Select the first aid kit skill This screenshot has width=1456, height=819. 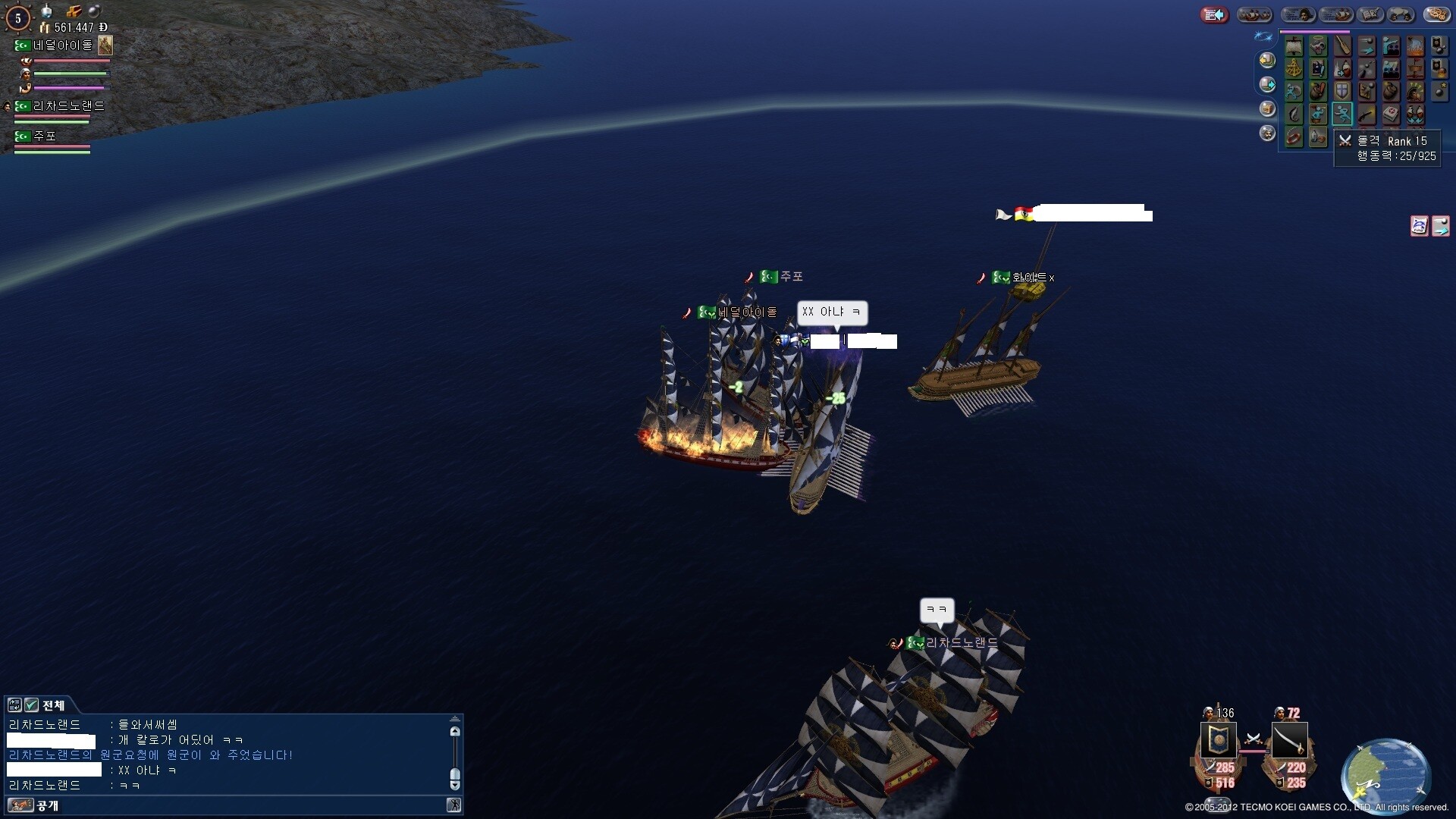pyautogui.click(x=1391, y=115)
